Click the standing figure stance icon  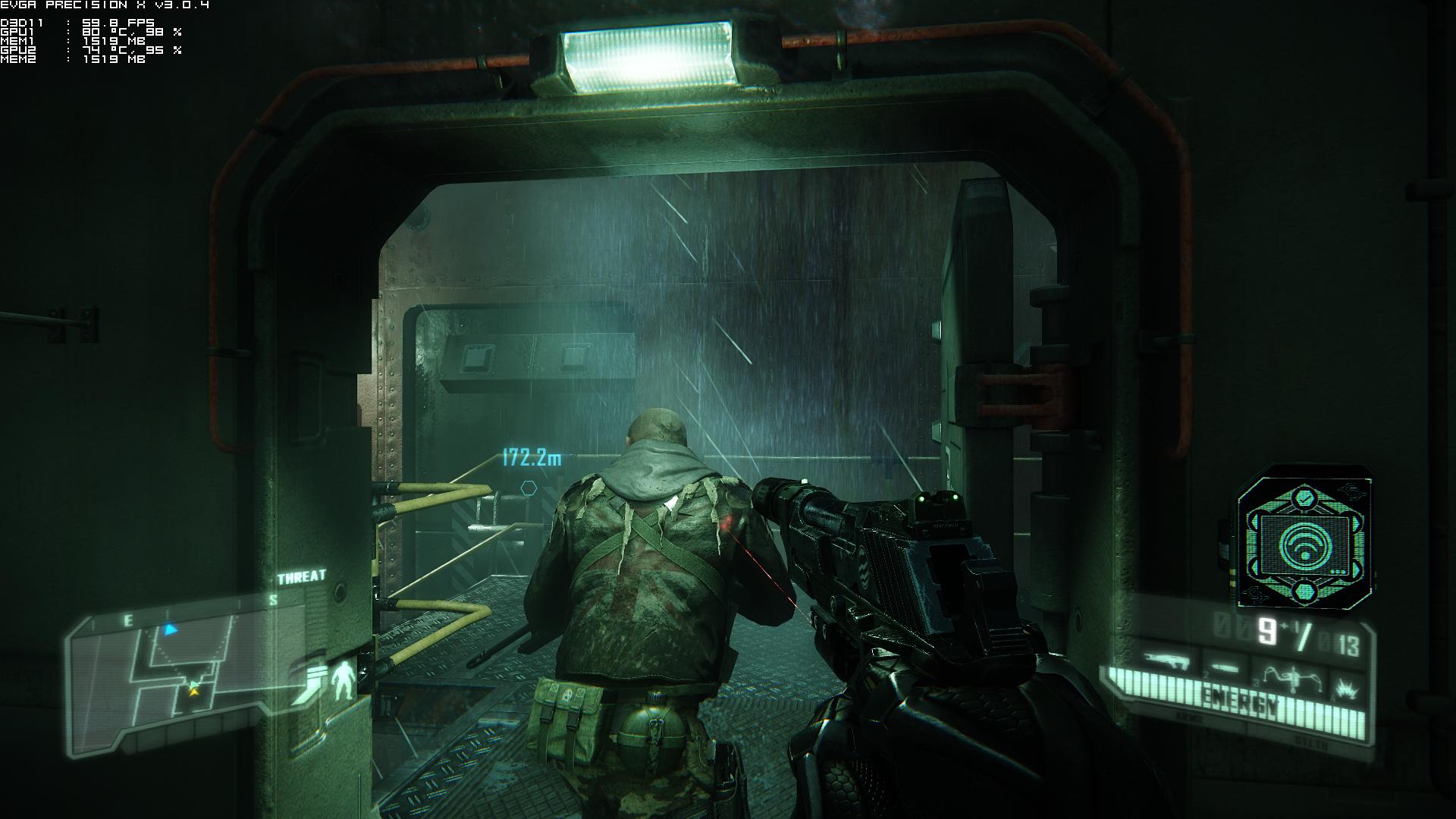coord(344,679)
